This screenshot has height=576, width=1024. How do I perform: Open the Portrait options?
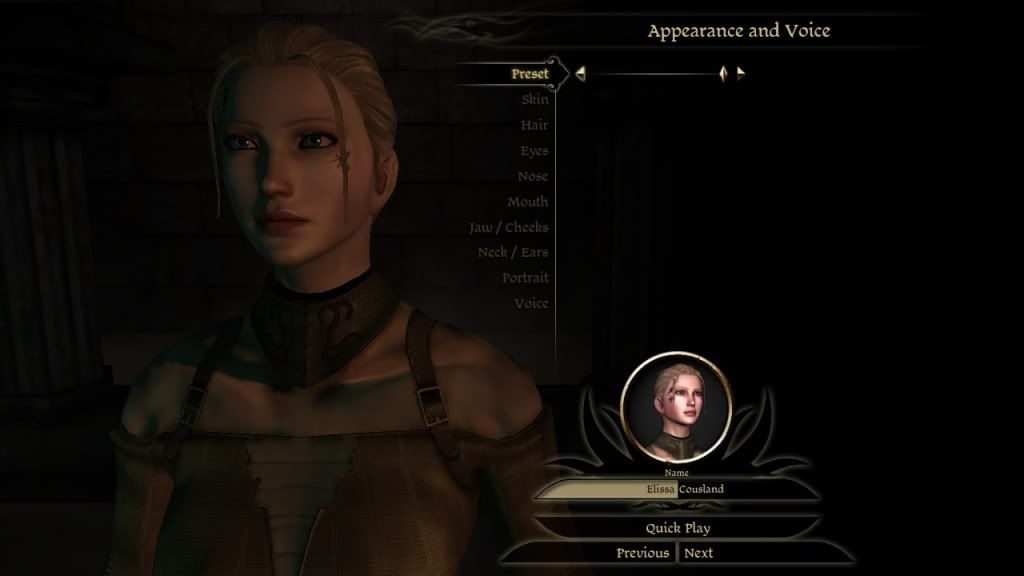point(525,278)
